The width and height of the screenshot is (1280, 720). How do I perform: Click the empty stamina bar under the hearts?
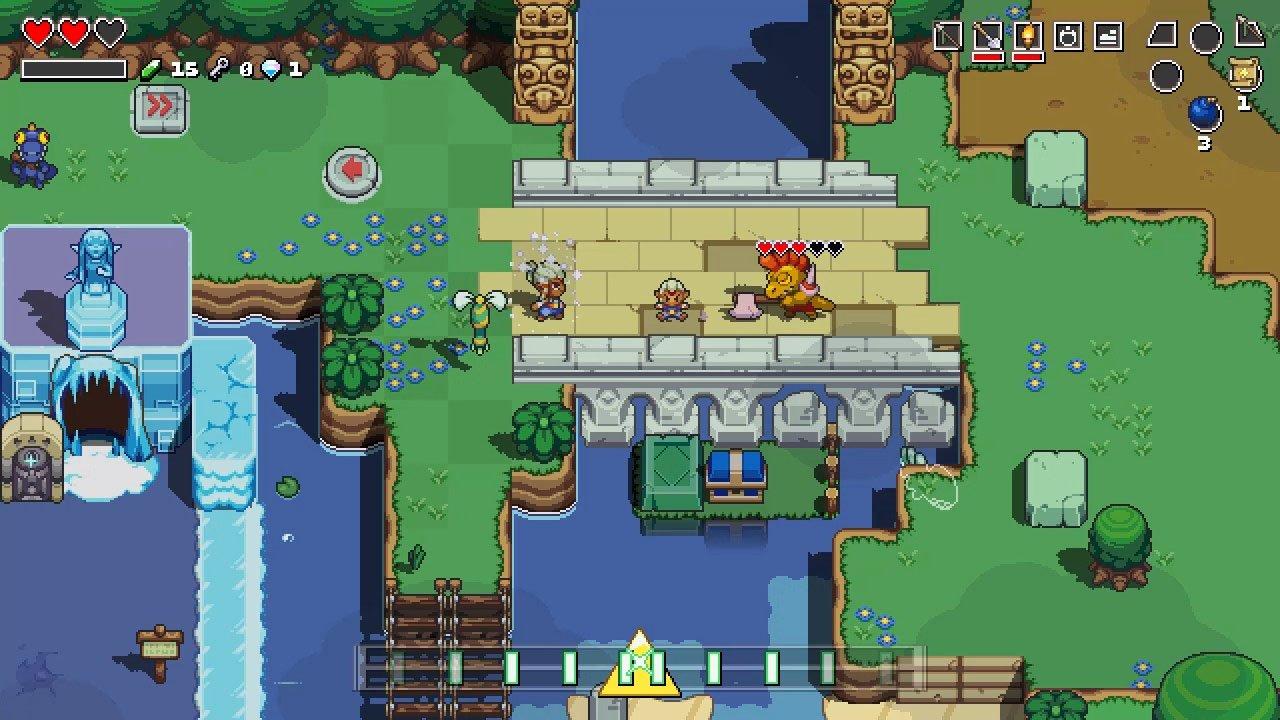click(75, 70)
